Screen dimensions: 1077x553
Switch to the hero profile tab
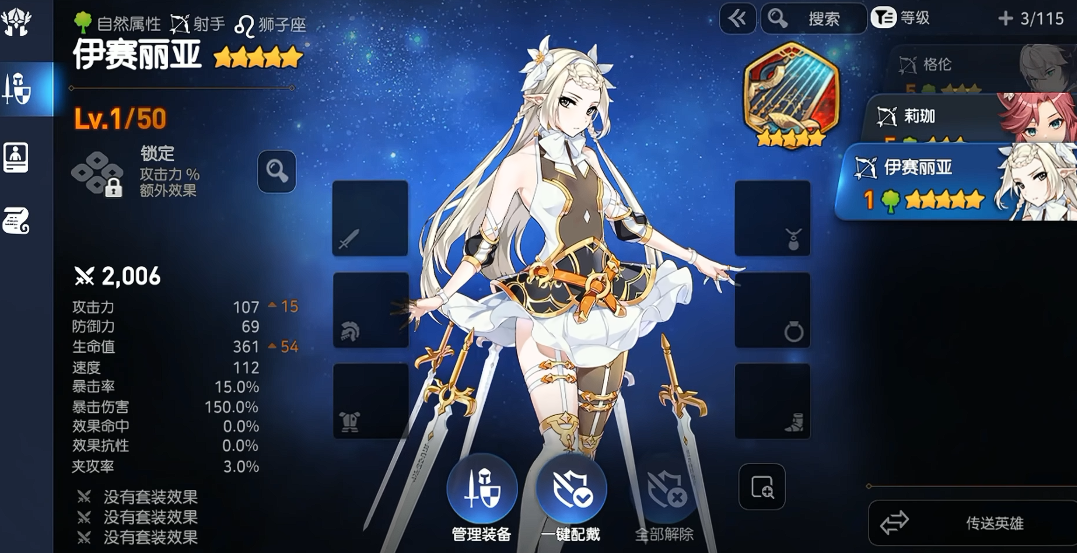pos(17,157)
